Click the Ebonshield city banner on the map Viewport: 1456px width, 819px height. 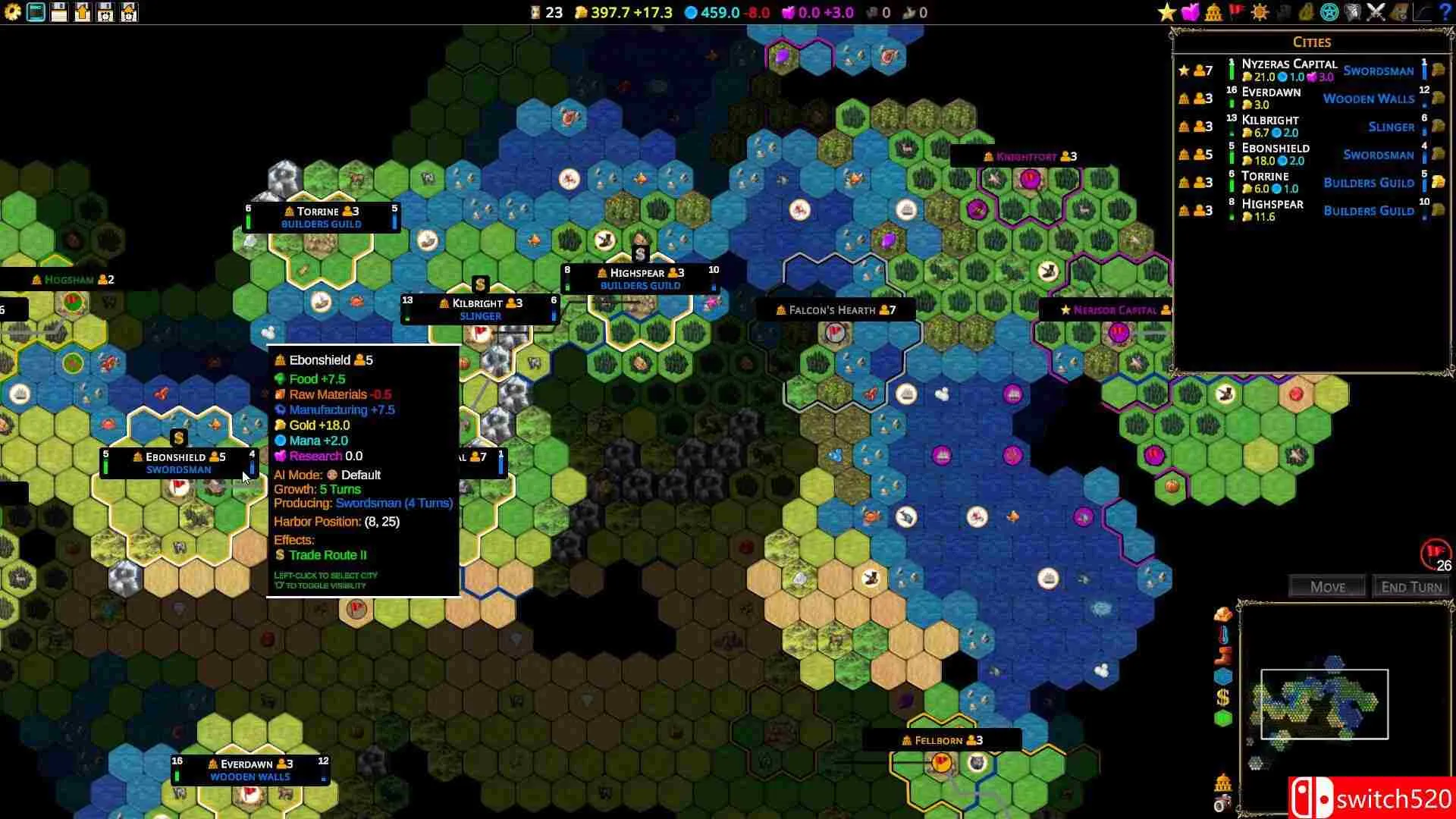[179, 463]
